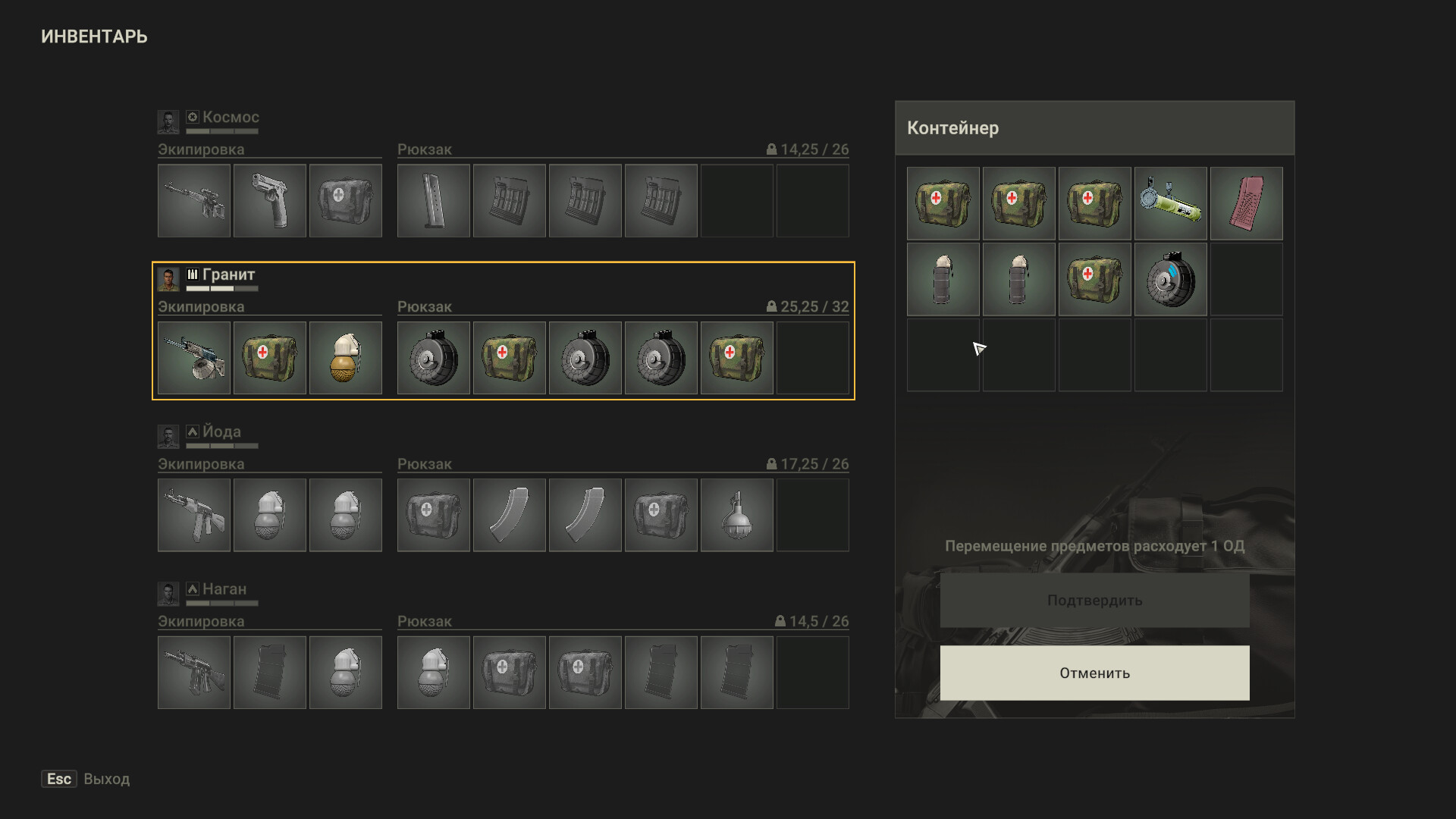The image size is (1456, 819).
Task: Click the pistol icon in Космос equipment
Action: [x=270, y=200]
